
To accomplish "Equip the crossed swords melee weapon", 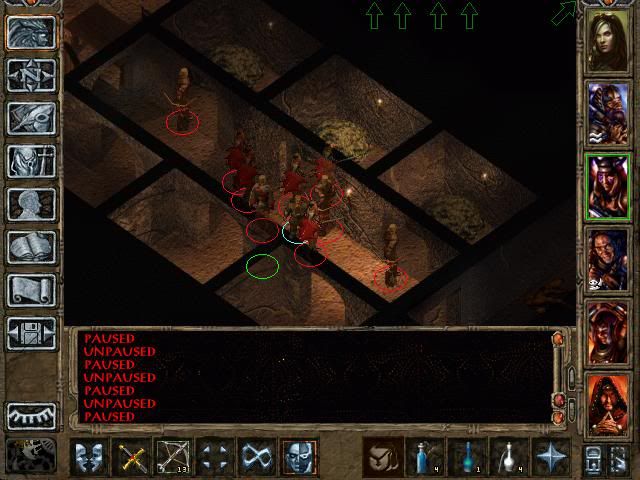I will (x=133, y=457).
